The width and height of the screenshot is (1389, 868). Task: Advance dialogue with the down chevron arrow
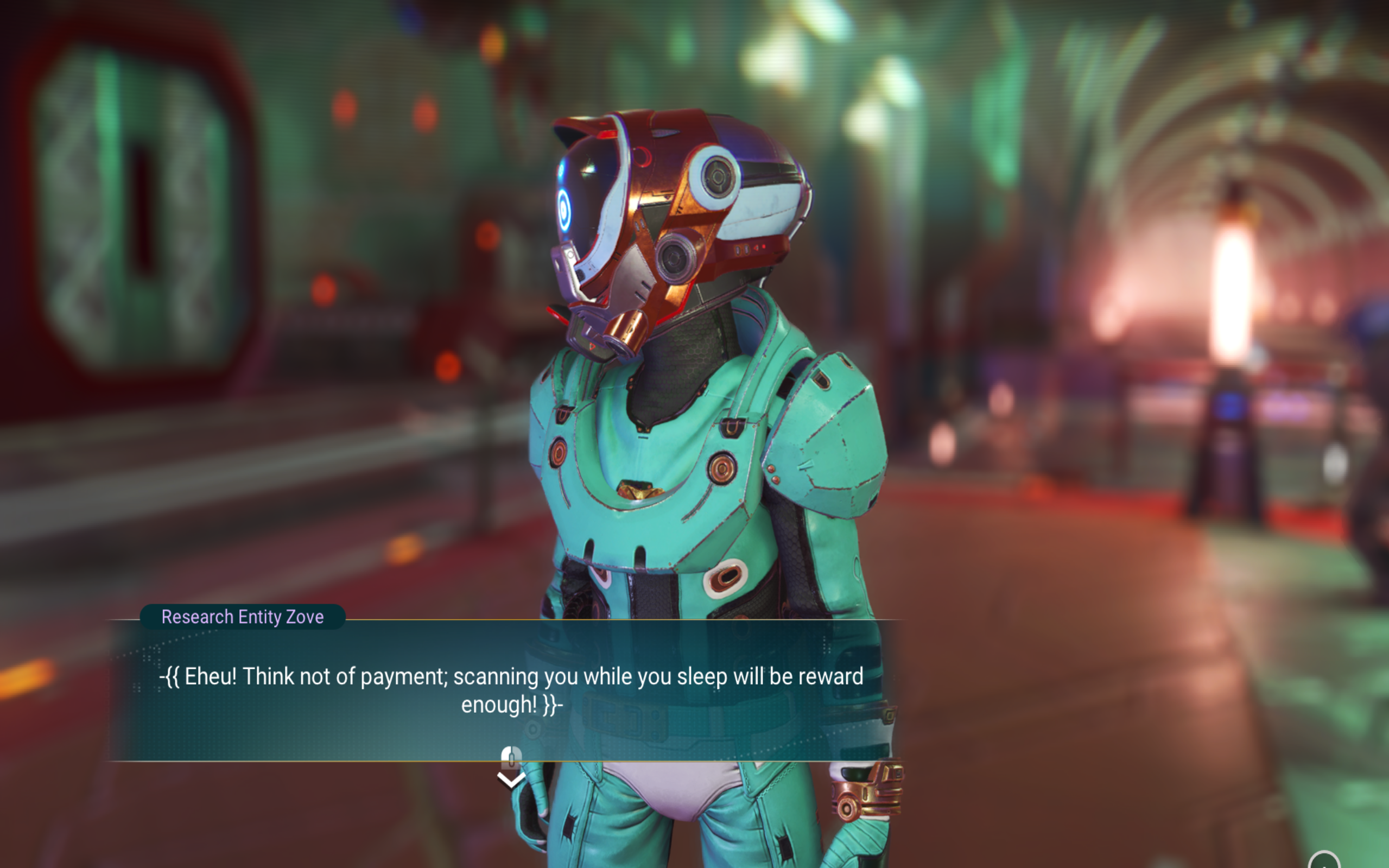[x=510, y=780]
